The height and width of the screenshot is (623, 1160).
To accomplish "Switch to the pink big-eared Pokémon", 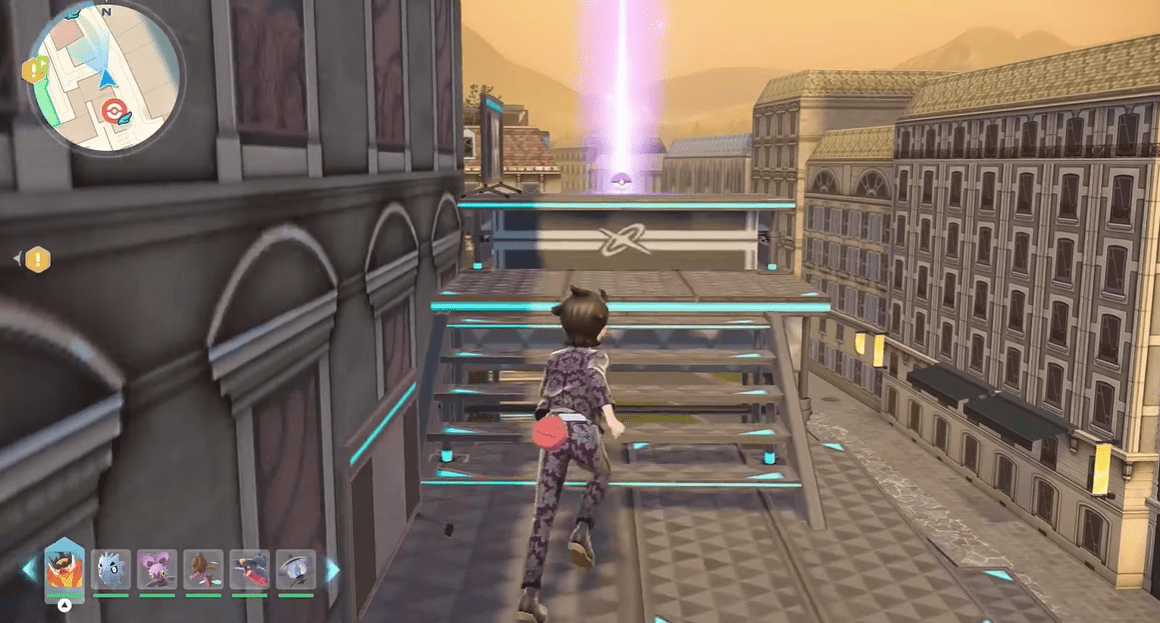I will (x=157, y=568).
